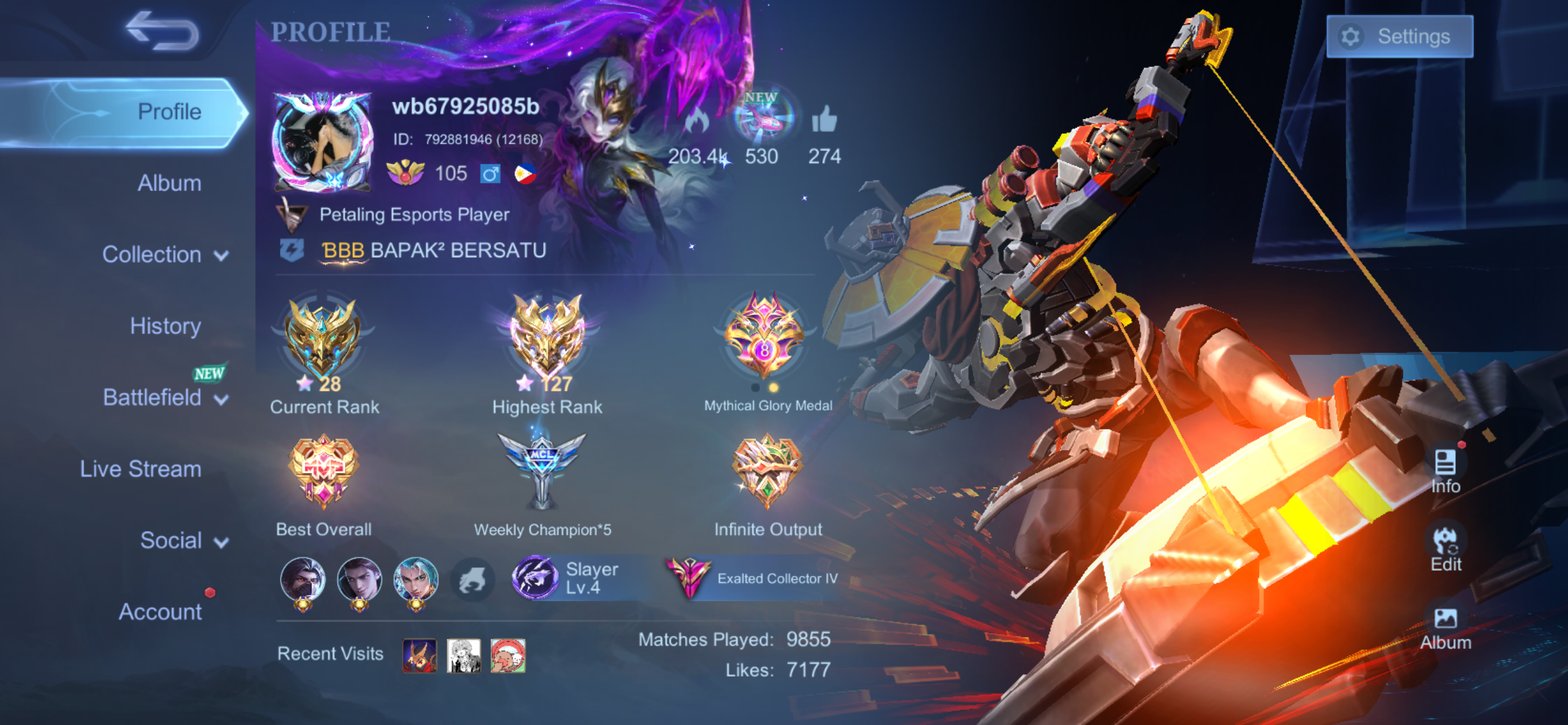
Task: Go back using the return arrow
Action: pyautogui.click(x=162, y=31)
